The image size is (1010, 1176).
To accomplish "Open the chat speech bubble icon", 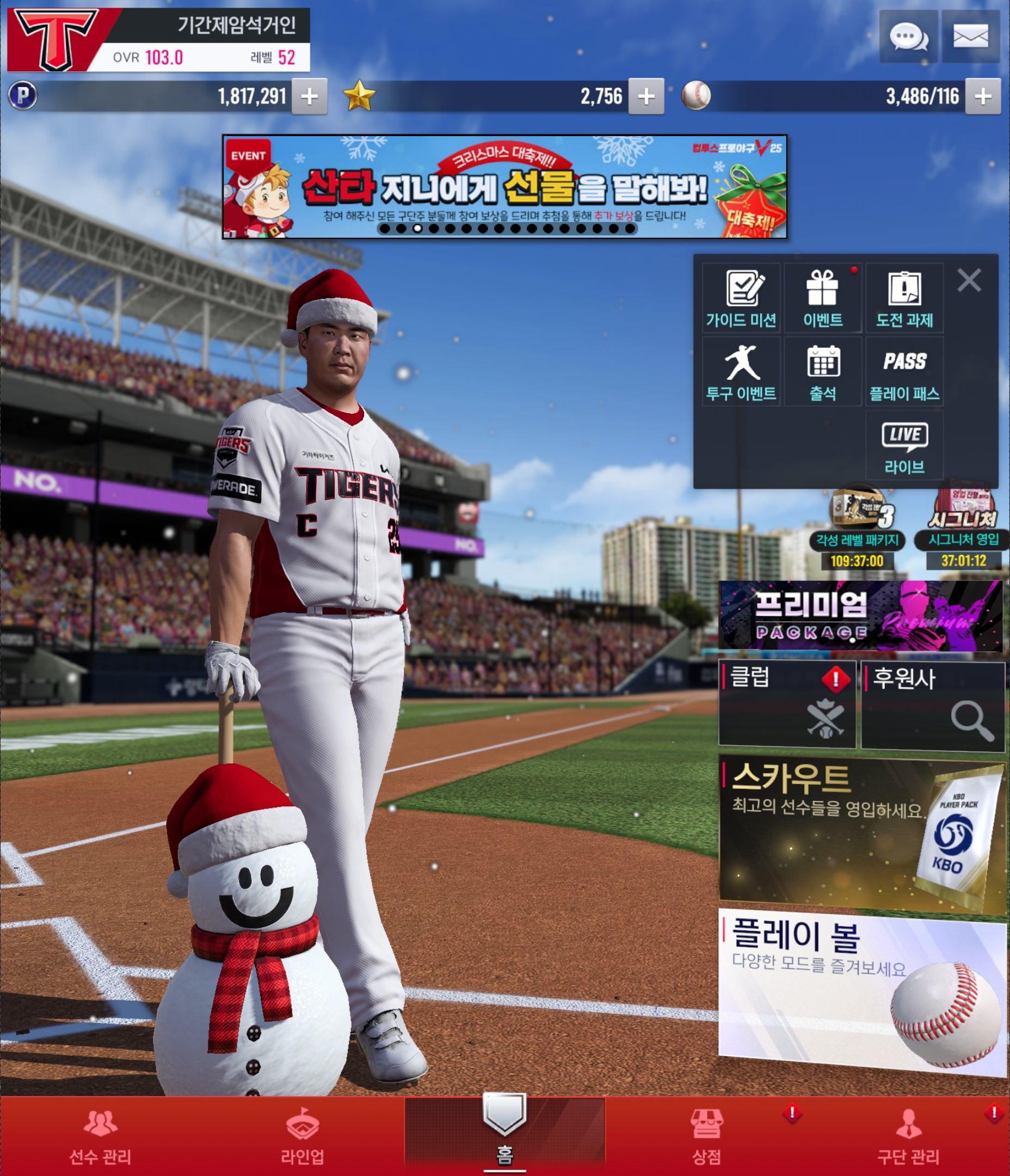I will [908, 37].
